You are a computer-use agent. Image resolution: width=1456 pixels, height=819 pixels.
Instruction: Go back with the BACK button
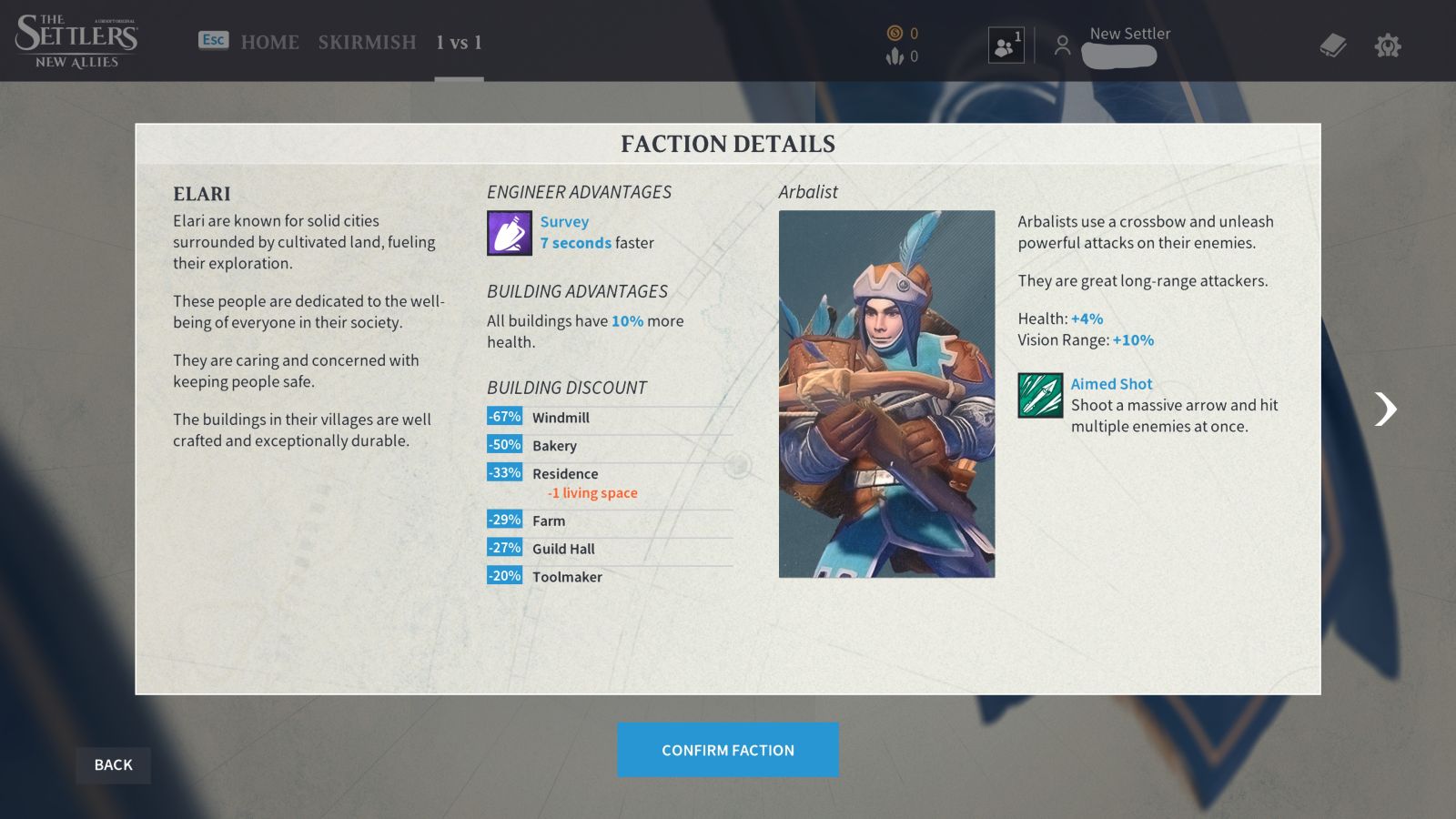pos(113,765)
